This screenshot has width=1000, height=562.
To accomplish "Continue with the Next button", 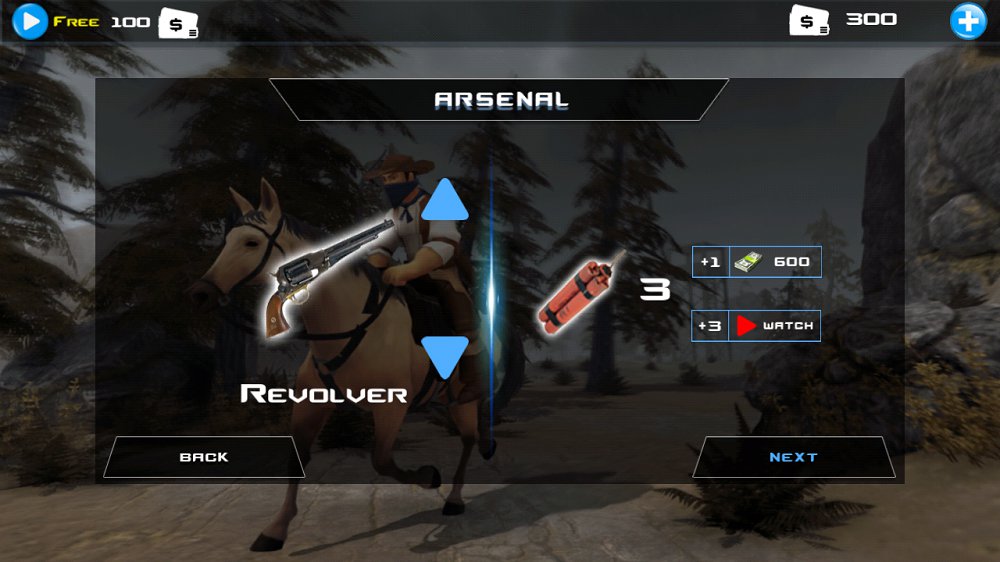I will [793, 457].
